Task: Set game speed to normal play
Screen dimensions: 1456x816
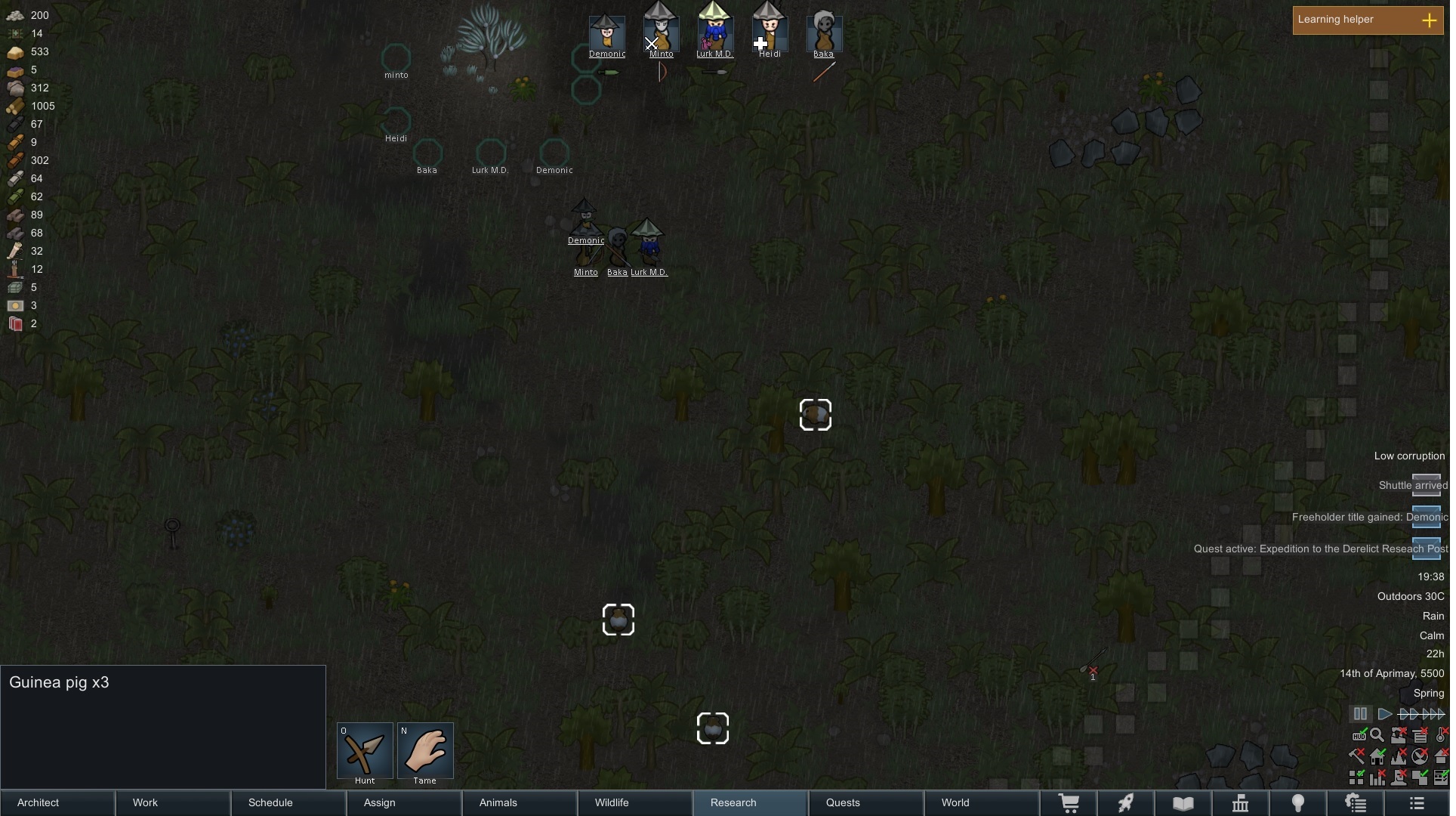Action: pyautogui.click(x=1384, y=714)
